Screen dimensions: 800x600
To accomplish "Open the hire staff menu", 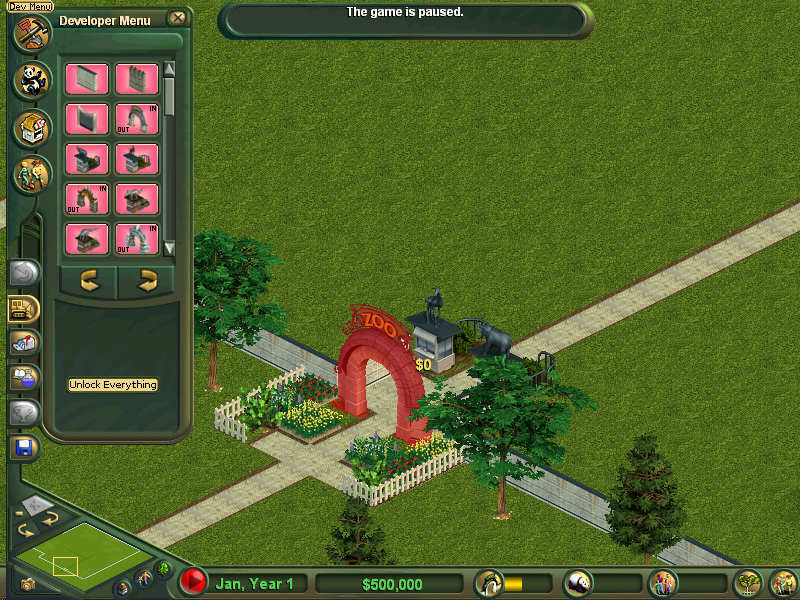I will click(x=31, y=174).
